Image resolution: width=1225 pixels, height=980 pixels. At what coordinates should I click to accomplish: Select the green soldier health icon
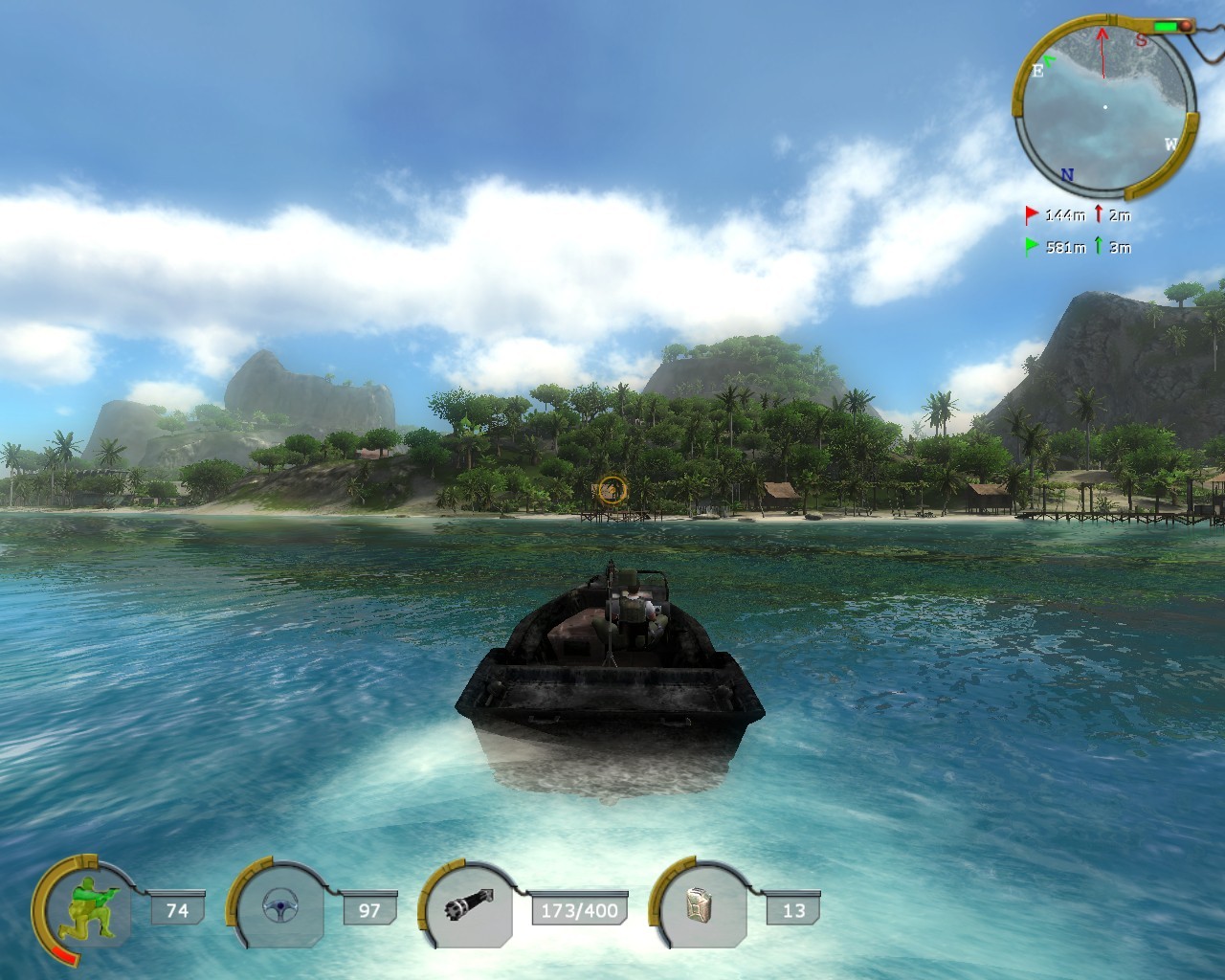(84, 910)
